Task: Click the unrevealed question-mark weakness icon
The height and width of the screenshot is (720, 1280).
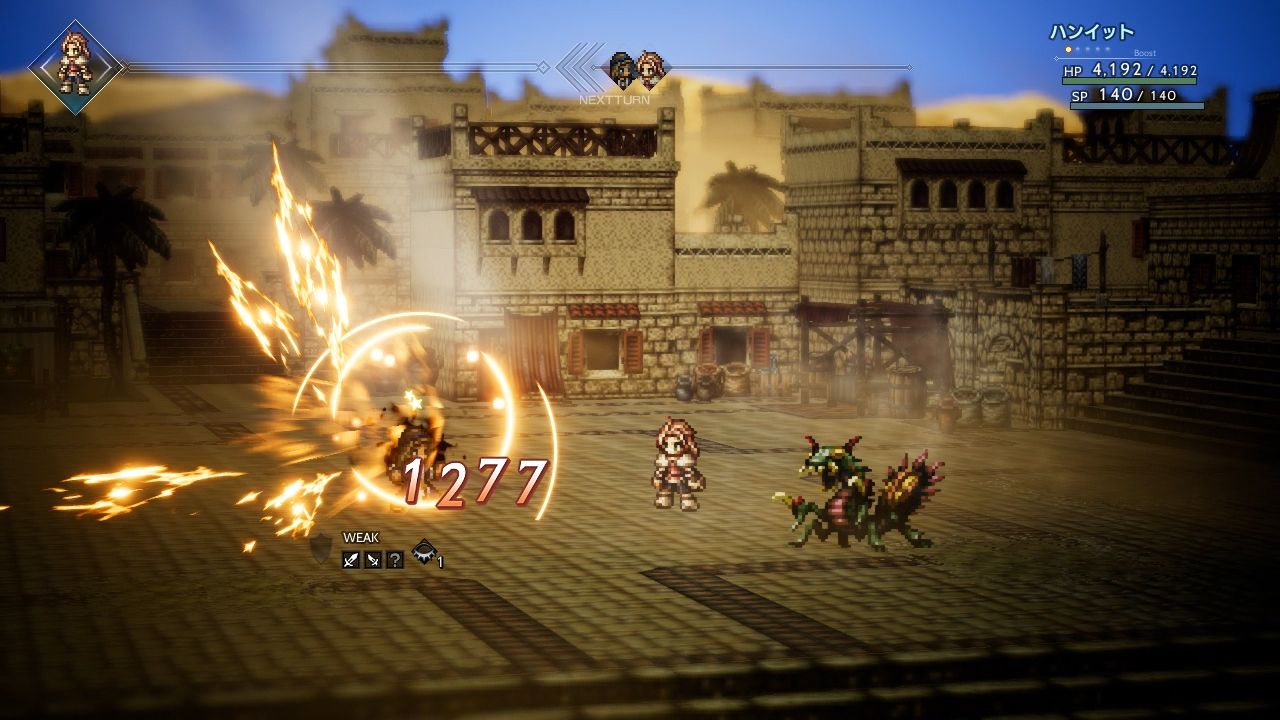Action: coord(395,560)
